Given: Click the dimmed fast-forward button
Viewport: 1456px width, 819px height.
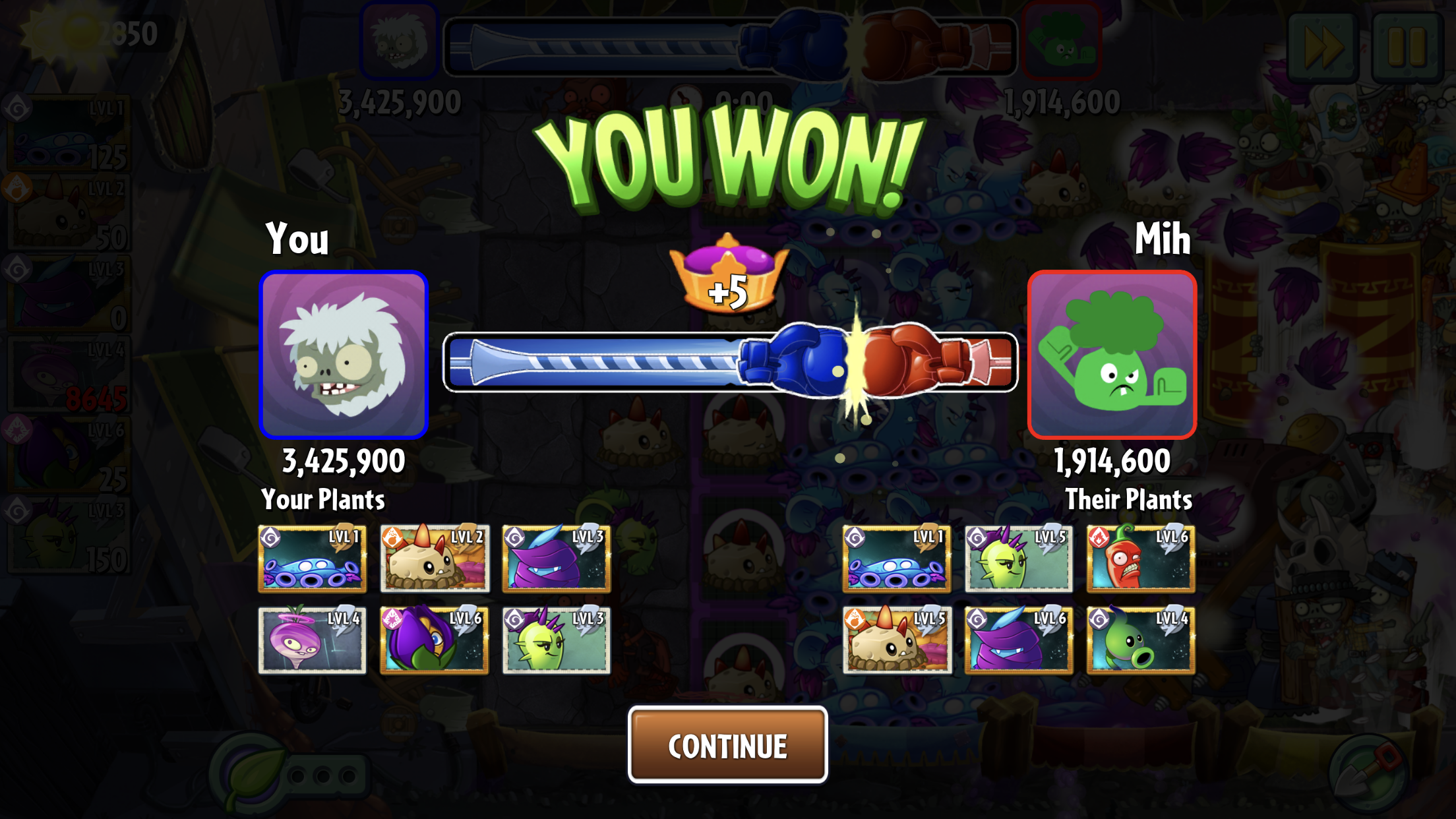Looking at the screenshot, I should click(1323, 46).
